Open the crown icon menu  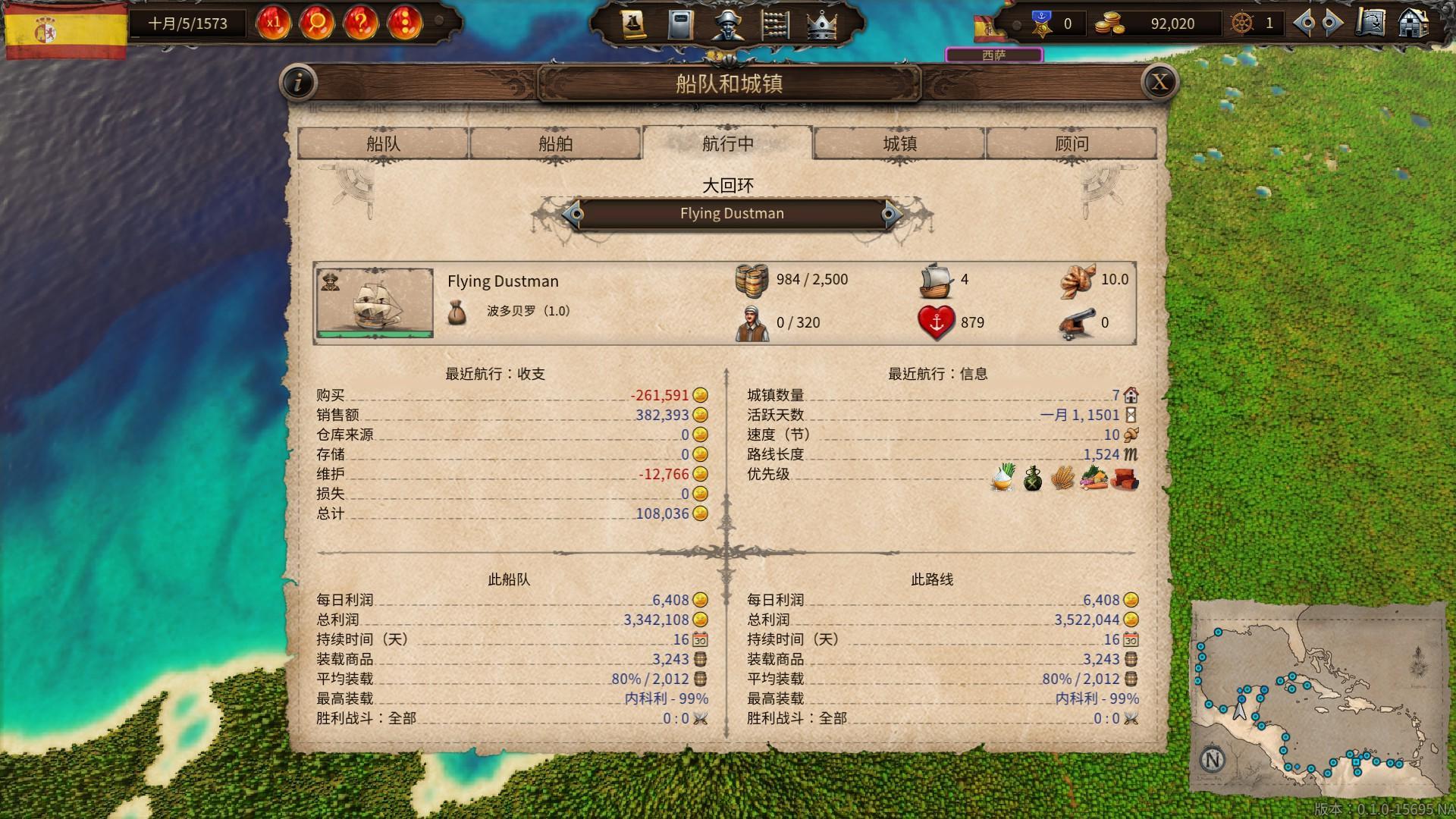[x=821, y=24]
